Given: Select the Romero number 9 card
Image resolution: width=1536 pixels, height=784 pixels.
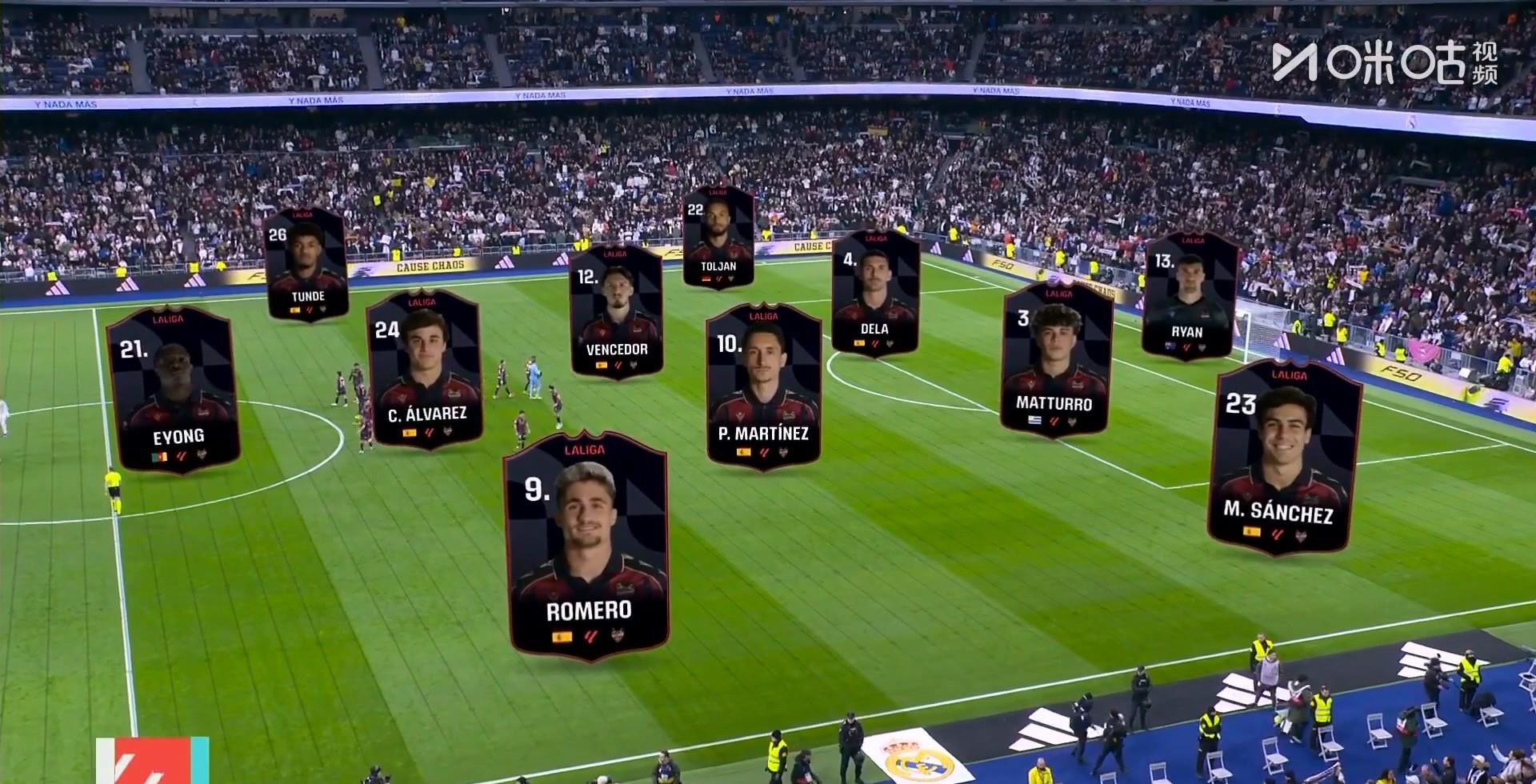Looking at the screenshot, I should [587, 548].
